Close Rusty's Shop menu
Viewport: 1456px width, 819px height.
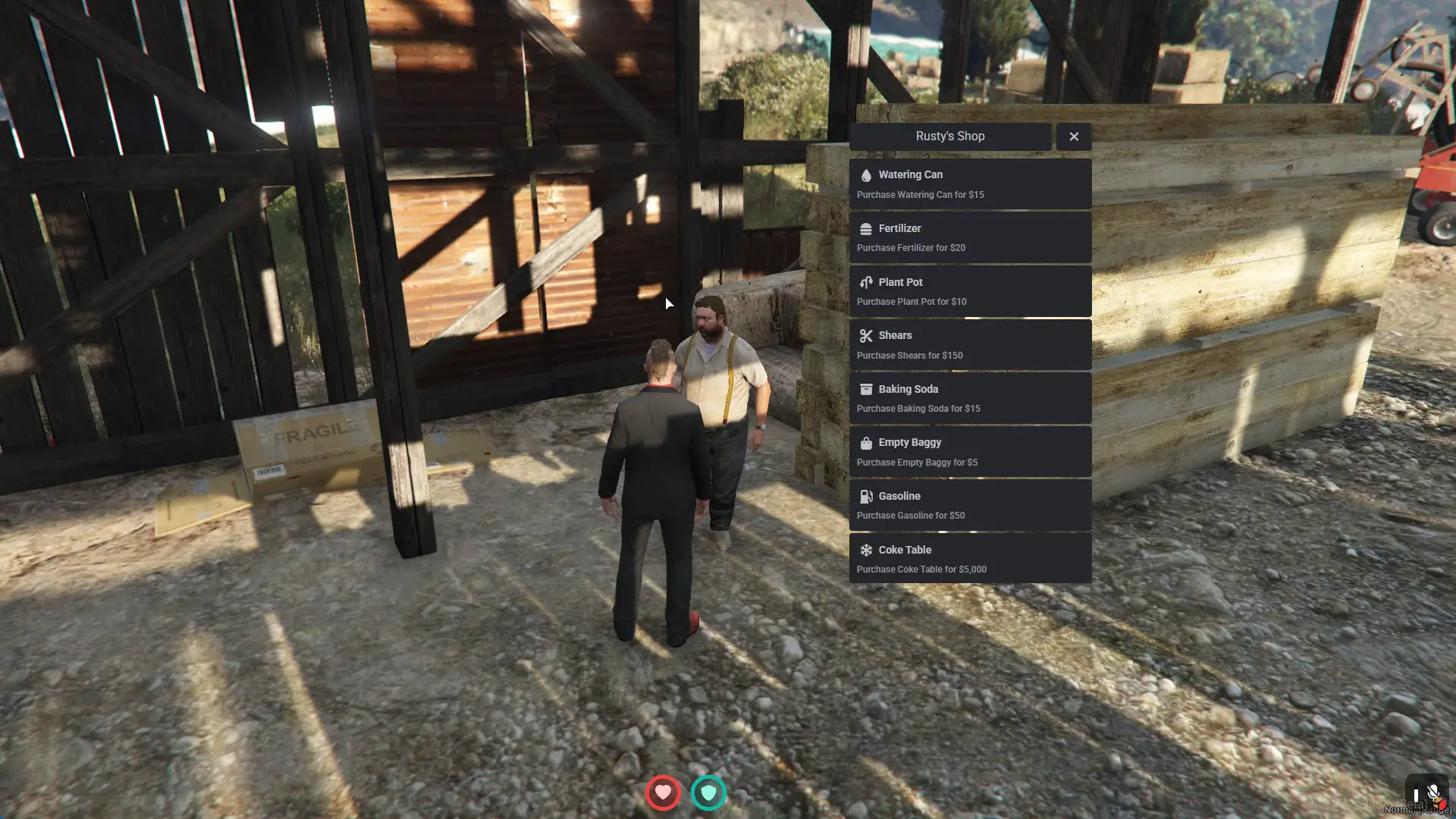(x=1073, y=136)
